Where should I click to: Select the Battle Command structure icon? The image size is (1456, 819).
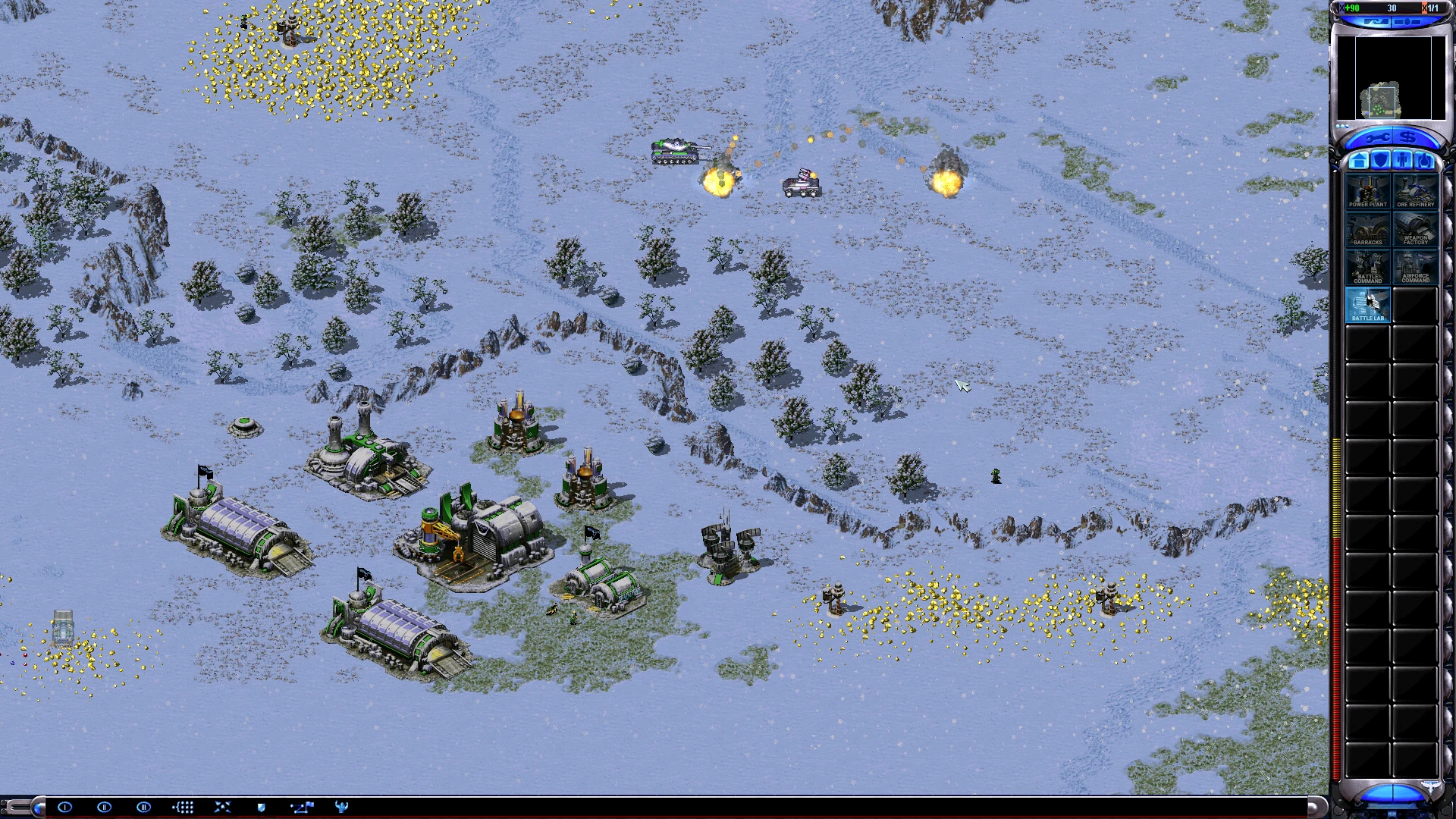coord(1367,267)
